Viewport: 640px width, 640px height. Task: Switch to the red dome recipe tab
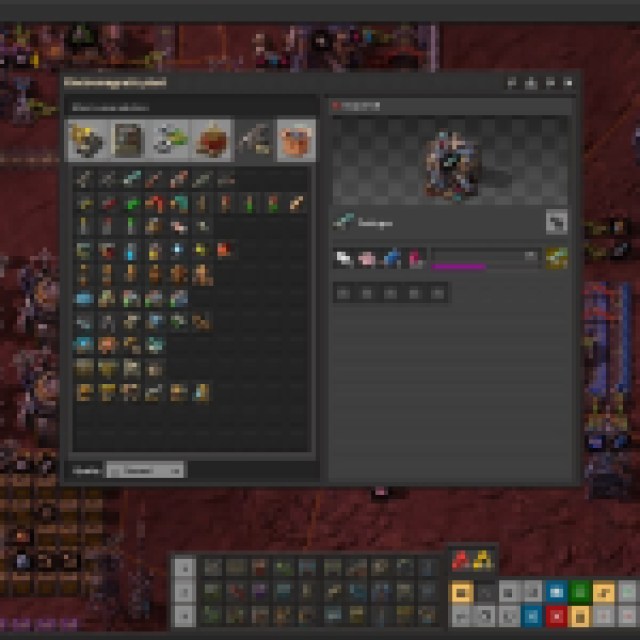click(x=212, y=141)
